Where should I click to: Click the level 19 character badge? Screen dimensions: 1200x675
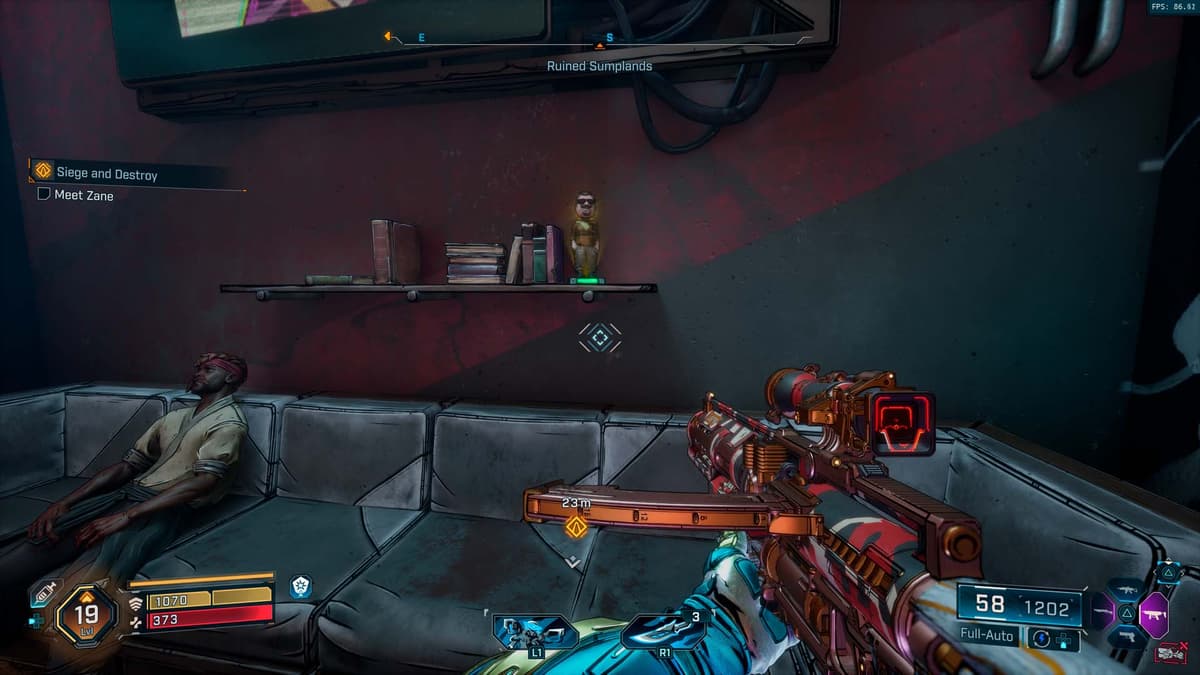[x=86, y=614]
